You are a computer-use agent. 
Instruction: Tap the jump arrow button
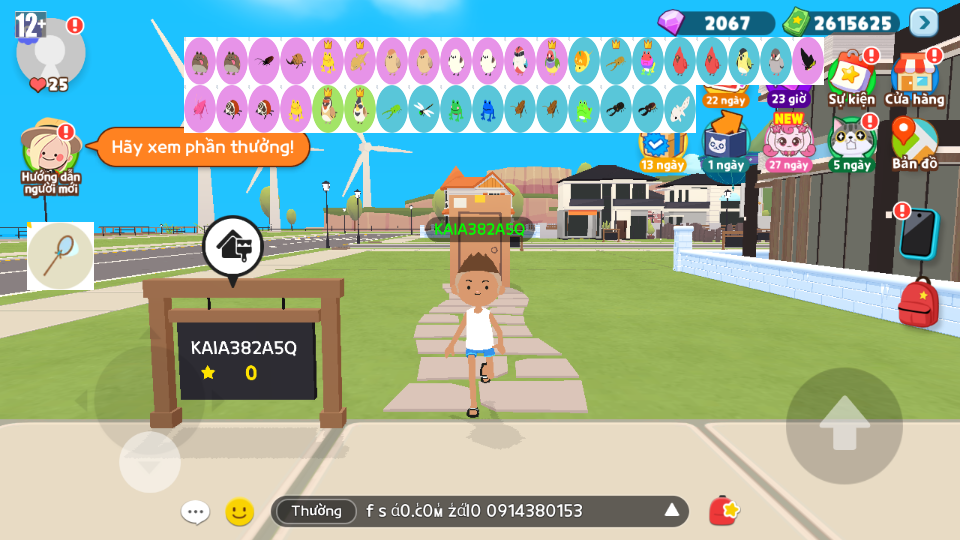click(844, 425)
